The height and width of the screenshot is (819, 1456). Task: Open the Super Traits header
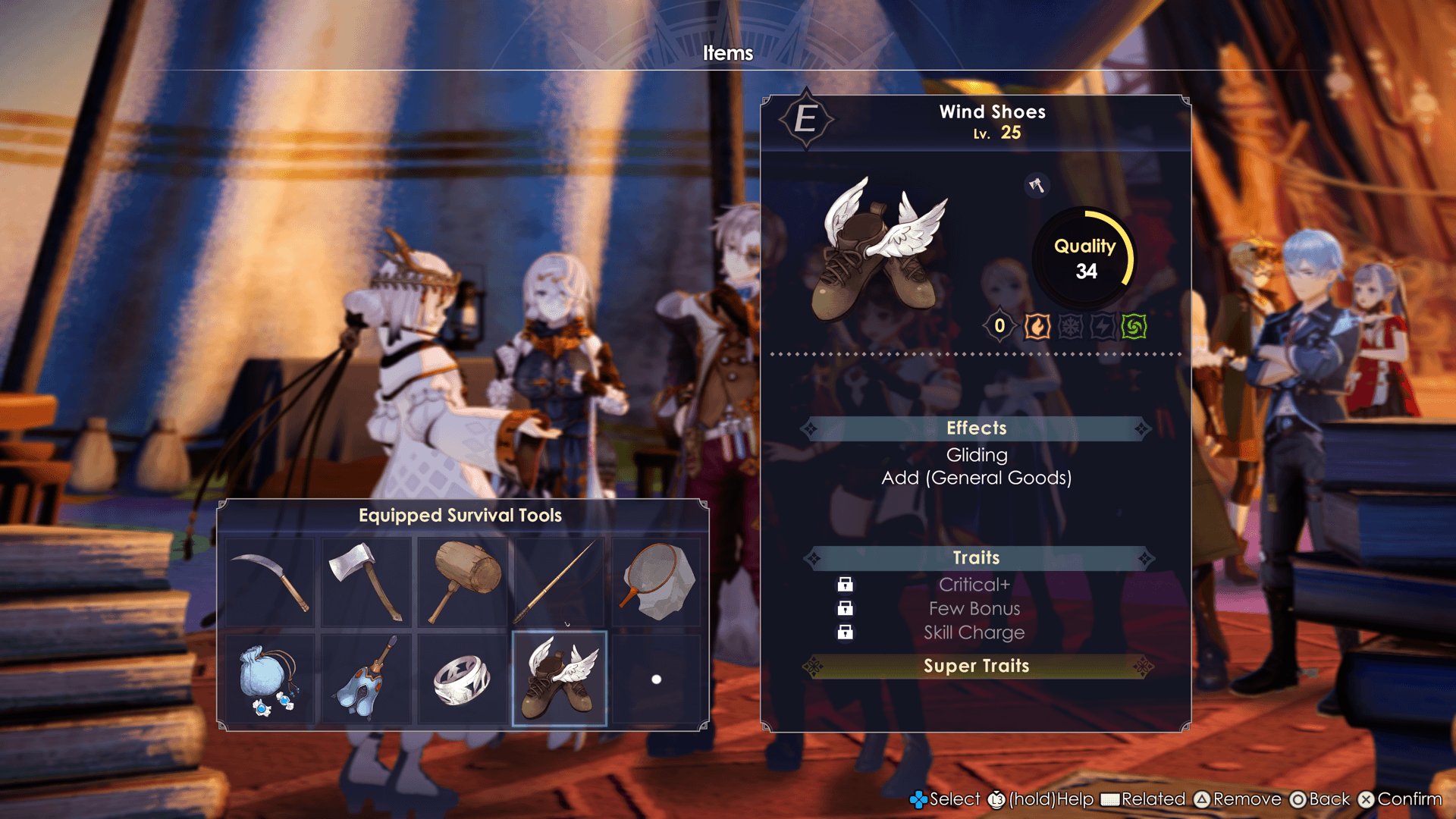(x=977, y=666)
